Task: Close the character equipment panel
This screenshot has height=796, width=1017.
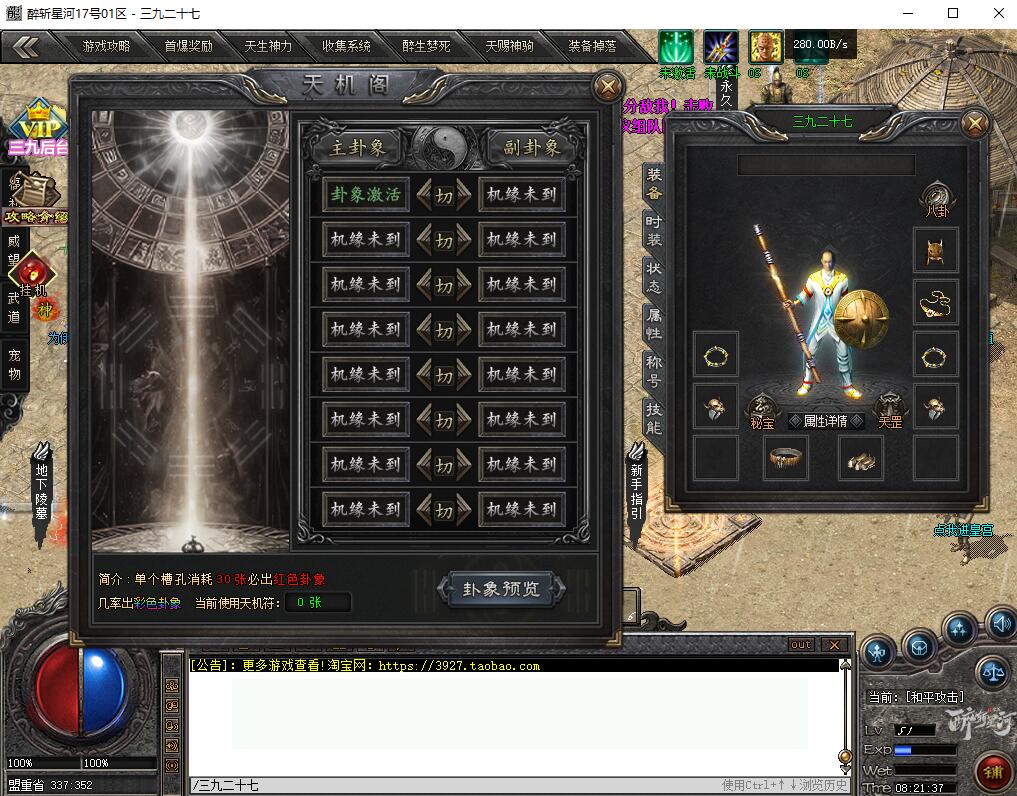Action: (974, 124)
